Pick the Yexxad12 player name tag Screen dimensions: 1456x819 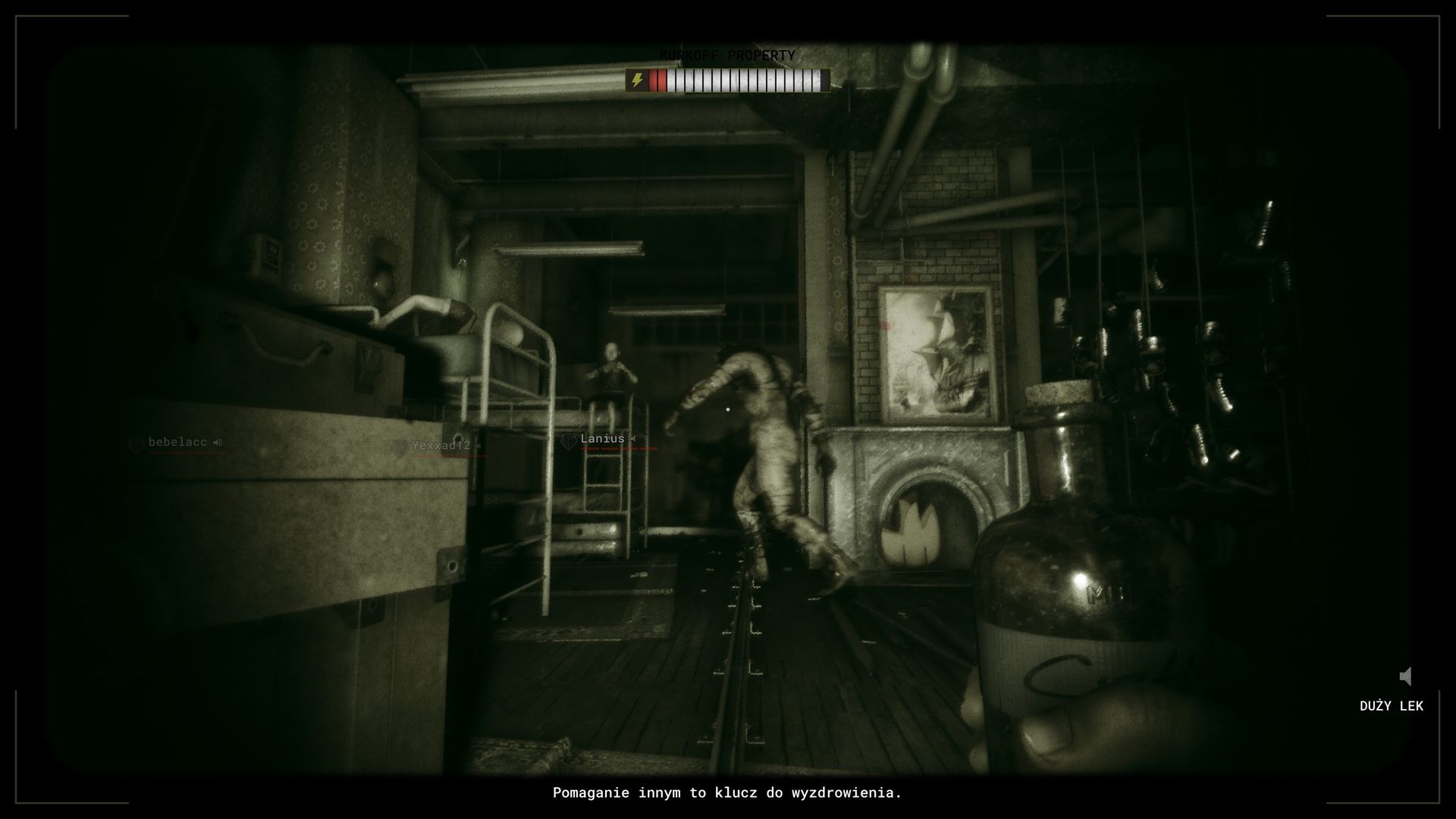(441, 446)
